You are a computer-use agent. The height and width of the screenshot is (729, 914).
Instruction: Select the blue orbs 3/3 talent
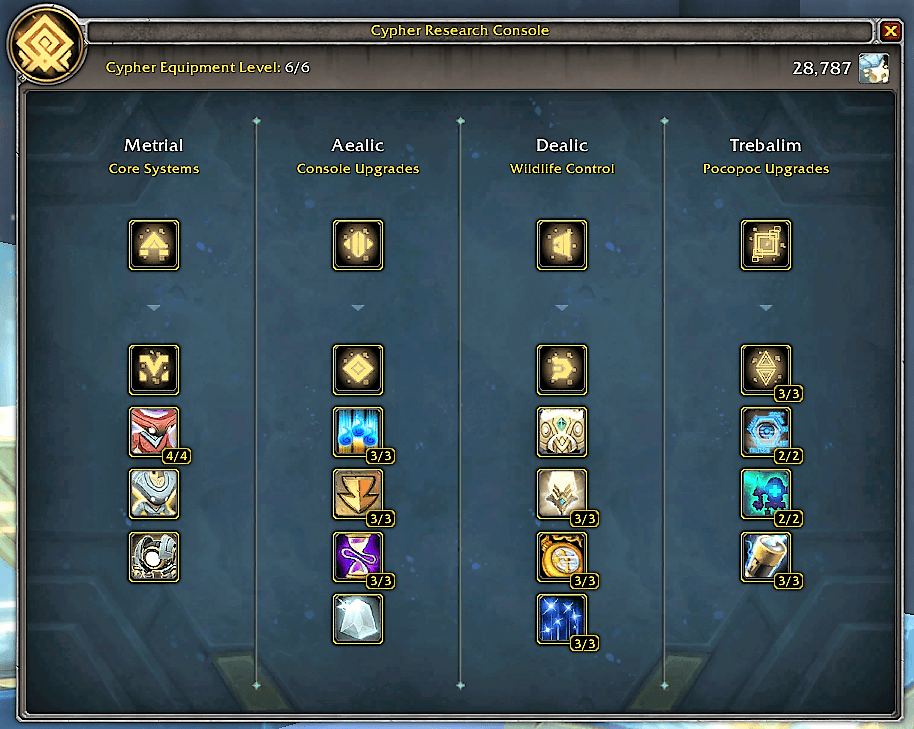tap(358, 432)
